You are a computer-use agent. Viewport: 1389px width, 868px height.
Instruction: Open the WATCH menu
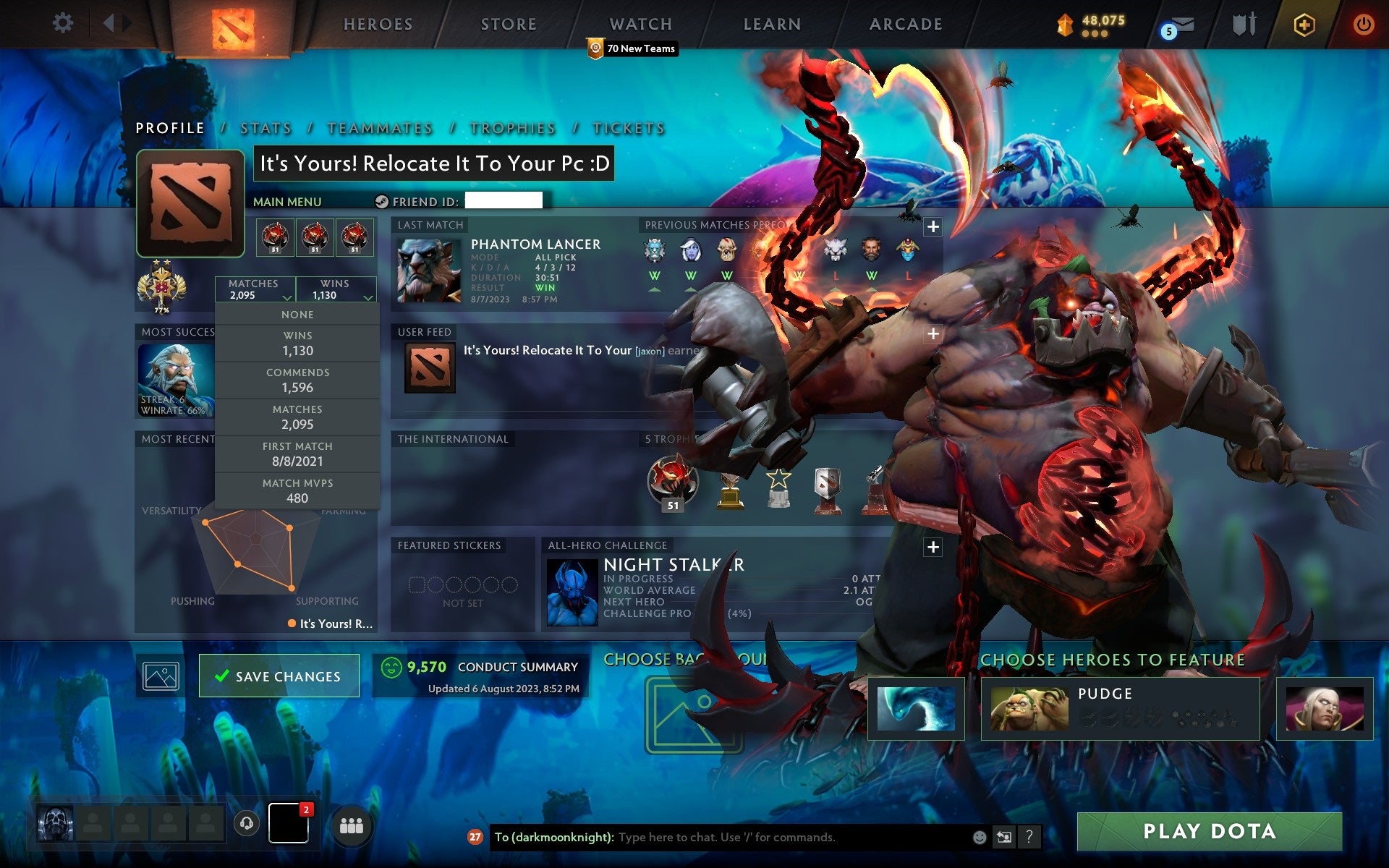[x=640, y=23]
